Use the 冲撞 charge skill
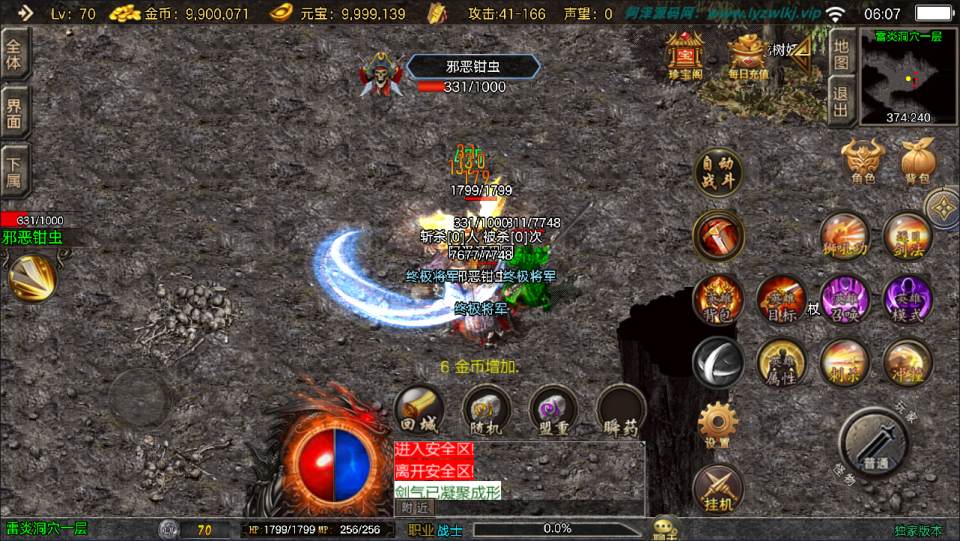The width and height of the screenshot is (960, 541). tap(907, 362)
